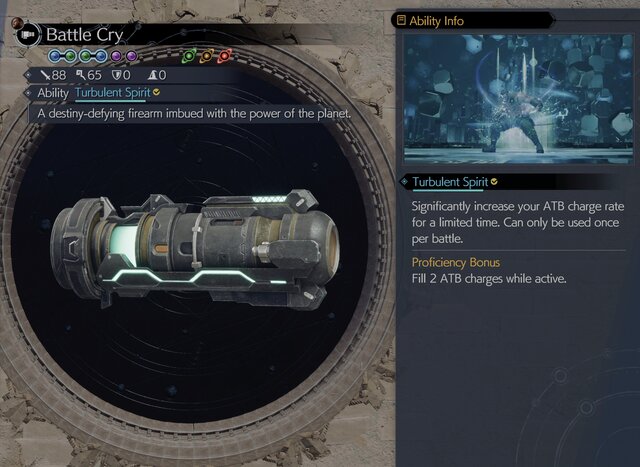Select the orange ringed weapon skill slot
This screenshot has width=640, height=467.
tap(206, 56)
